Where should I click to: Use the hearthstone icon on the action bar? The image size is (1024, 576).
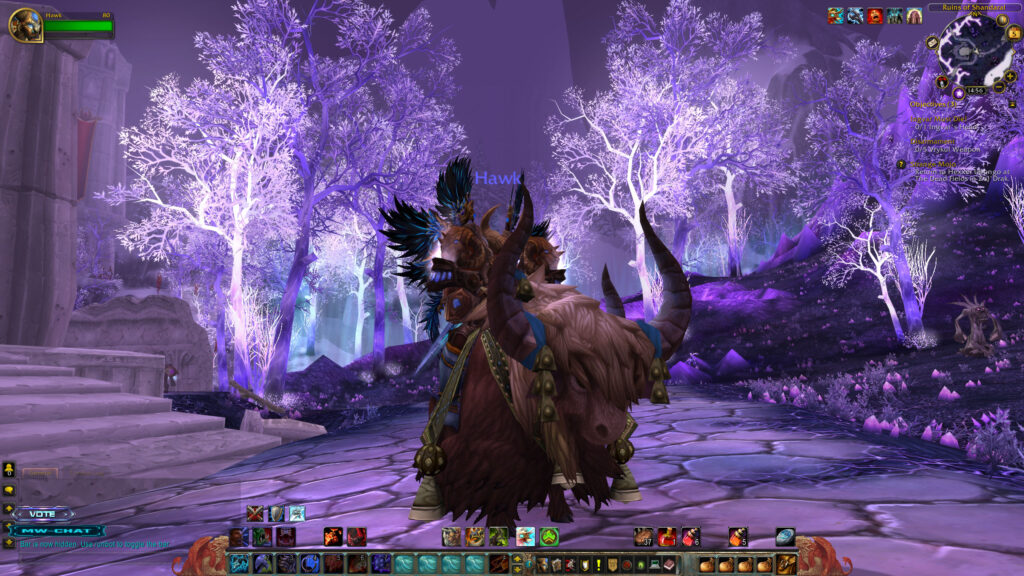coord(785,537)
